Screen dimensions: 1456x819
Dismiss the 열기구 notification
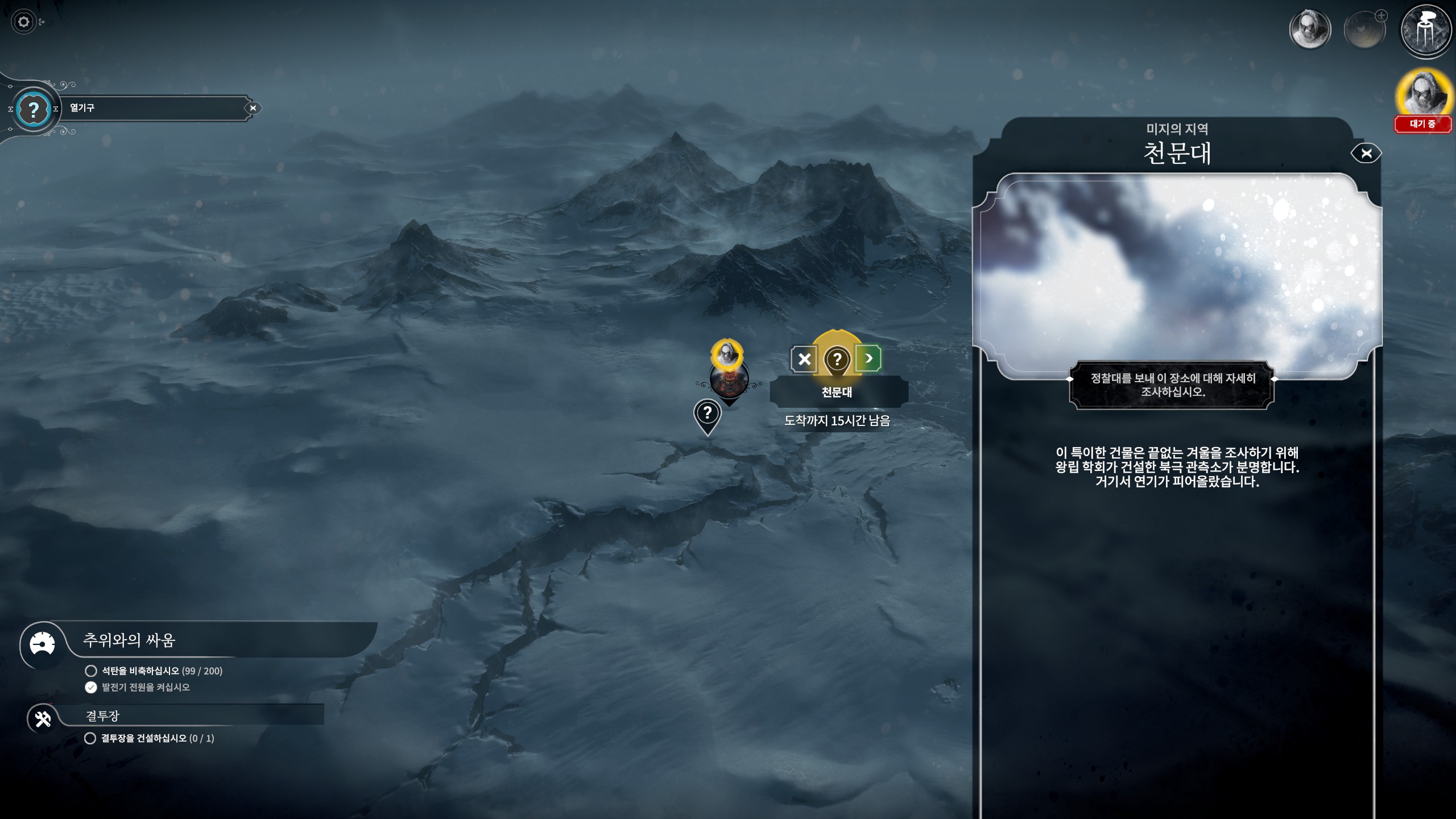[253, 108]
